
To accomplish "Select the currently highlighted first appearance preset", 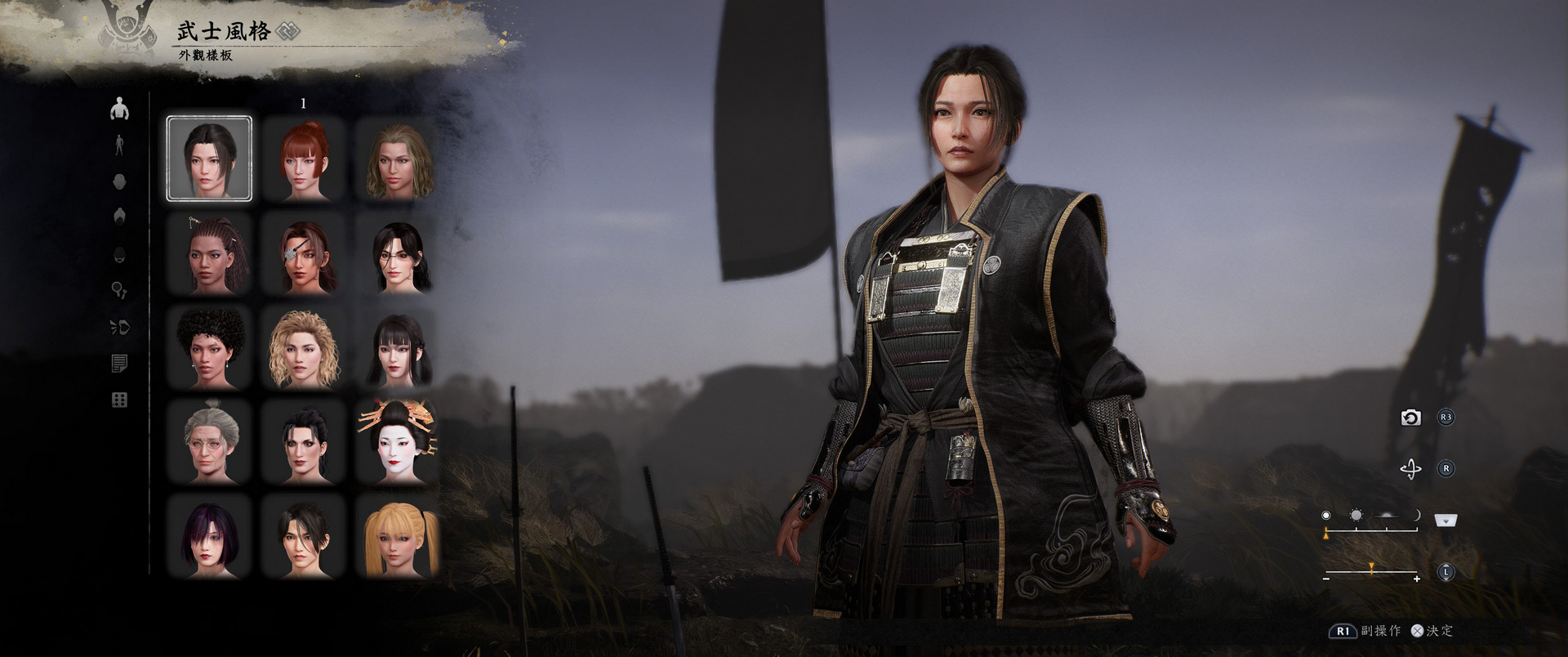I will tap(209, 159).
